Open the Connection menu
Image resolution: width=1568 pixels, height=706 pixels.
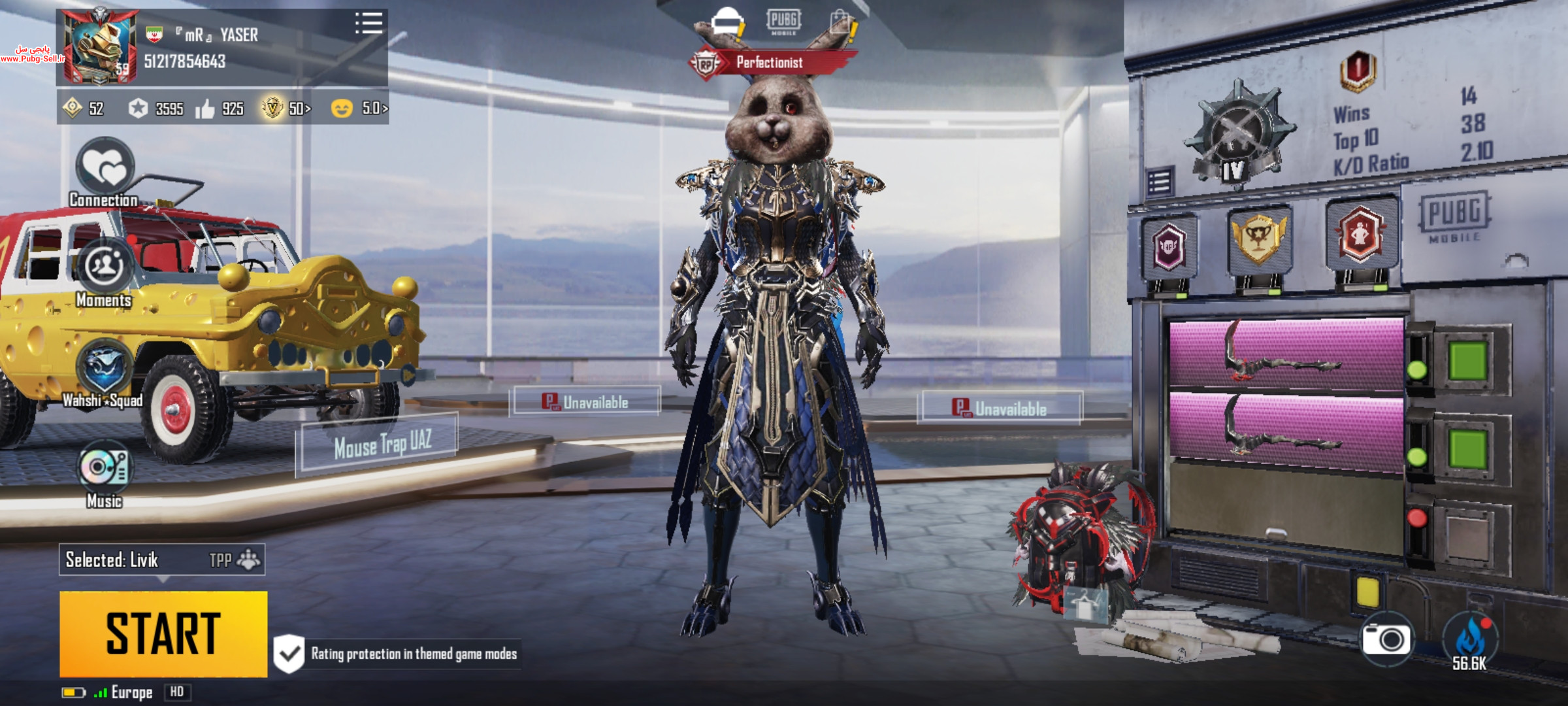pos(105,167)
